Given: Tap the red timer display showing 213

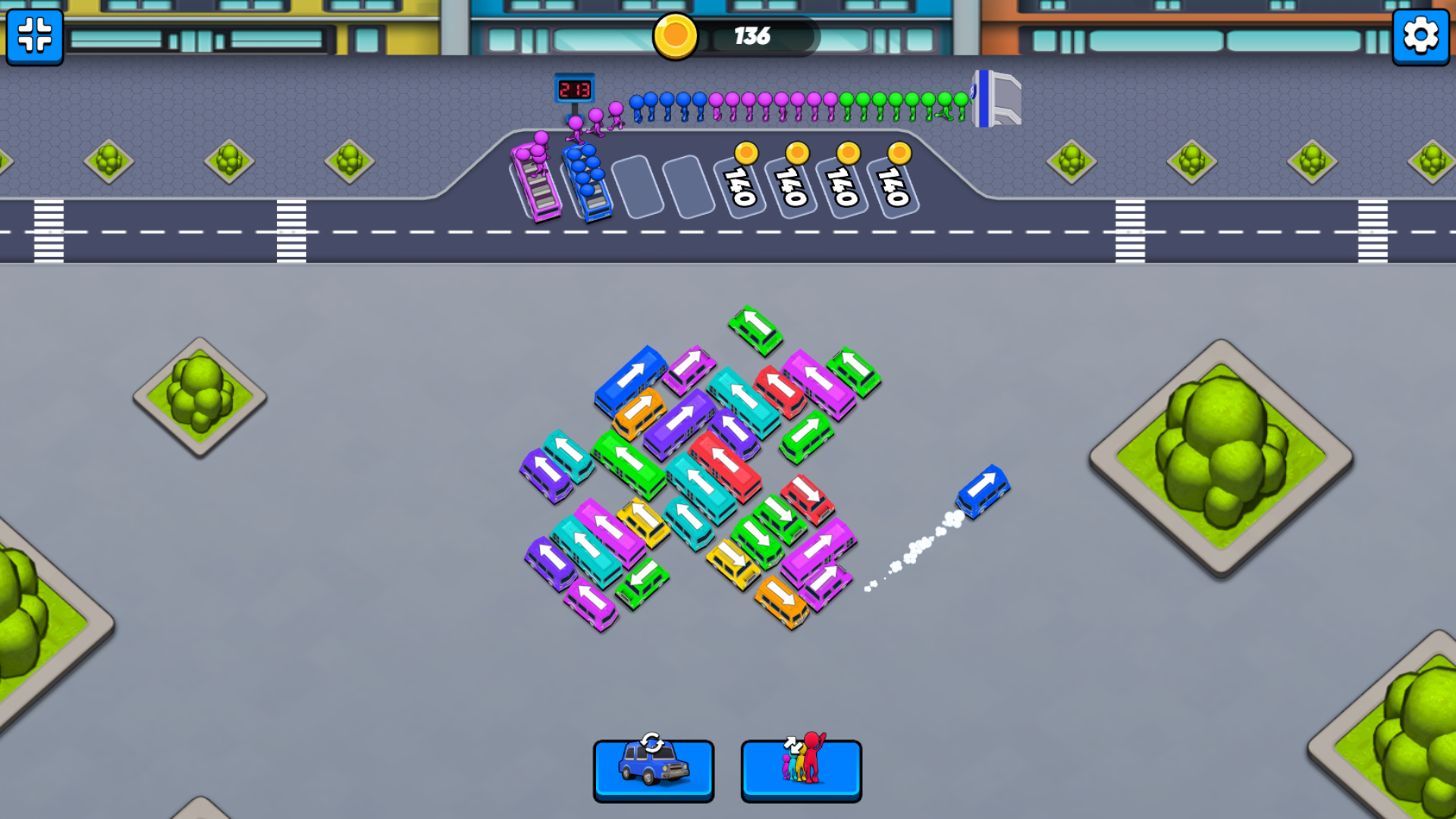Looking at the screenshot, I should [x=576, y=86].
